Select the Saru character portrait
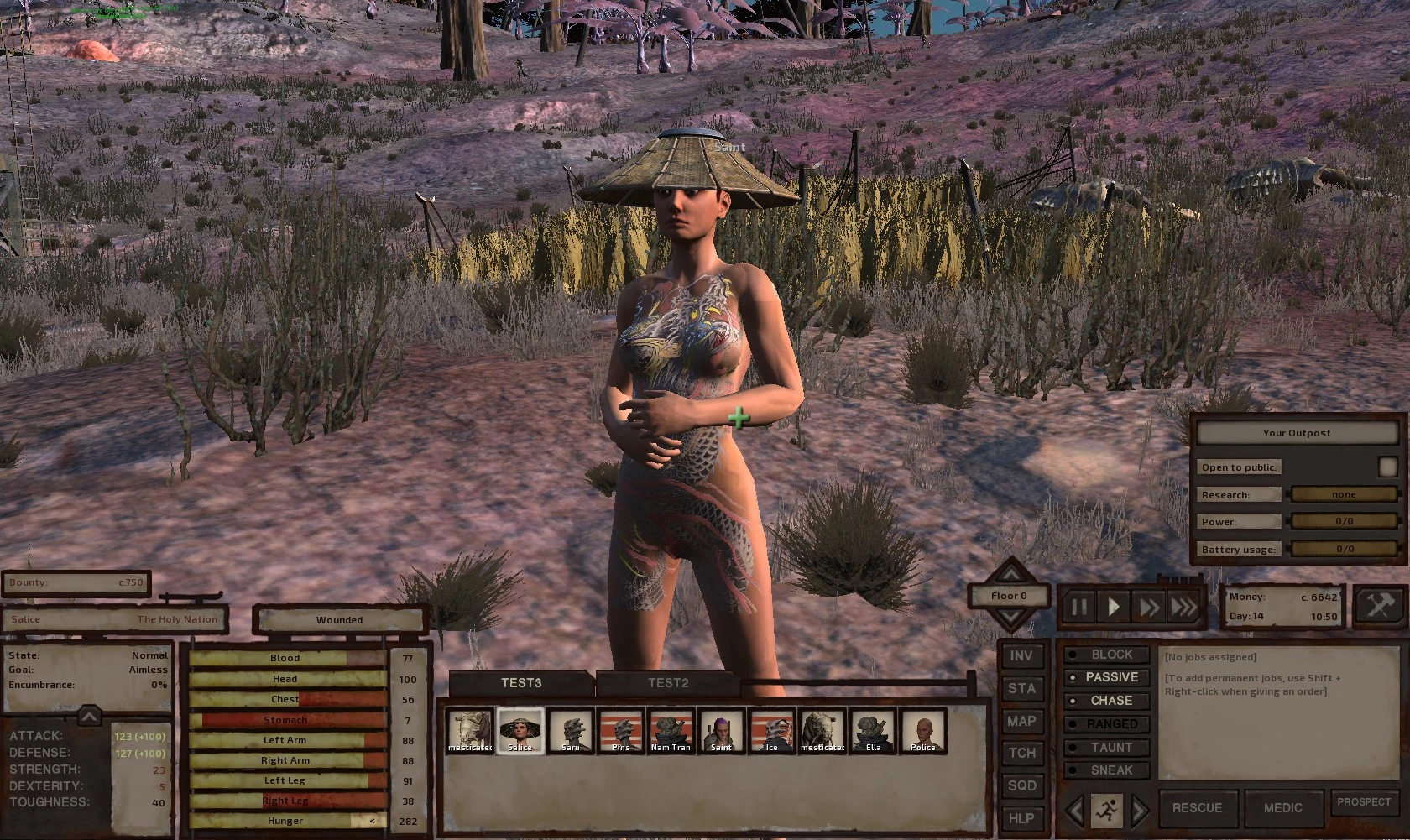This screenshot has height=840, width=1410. tap(571, 731)
